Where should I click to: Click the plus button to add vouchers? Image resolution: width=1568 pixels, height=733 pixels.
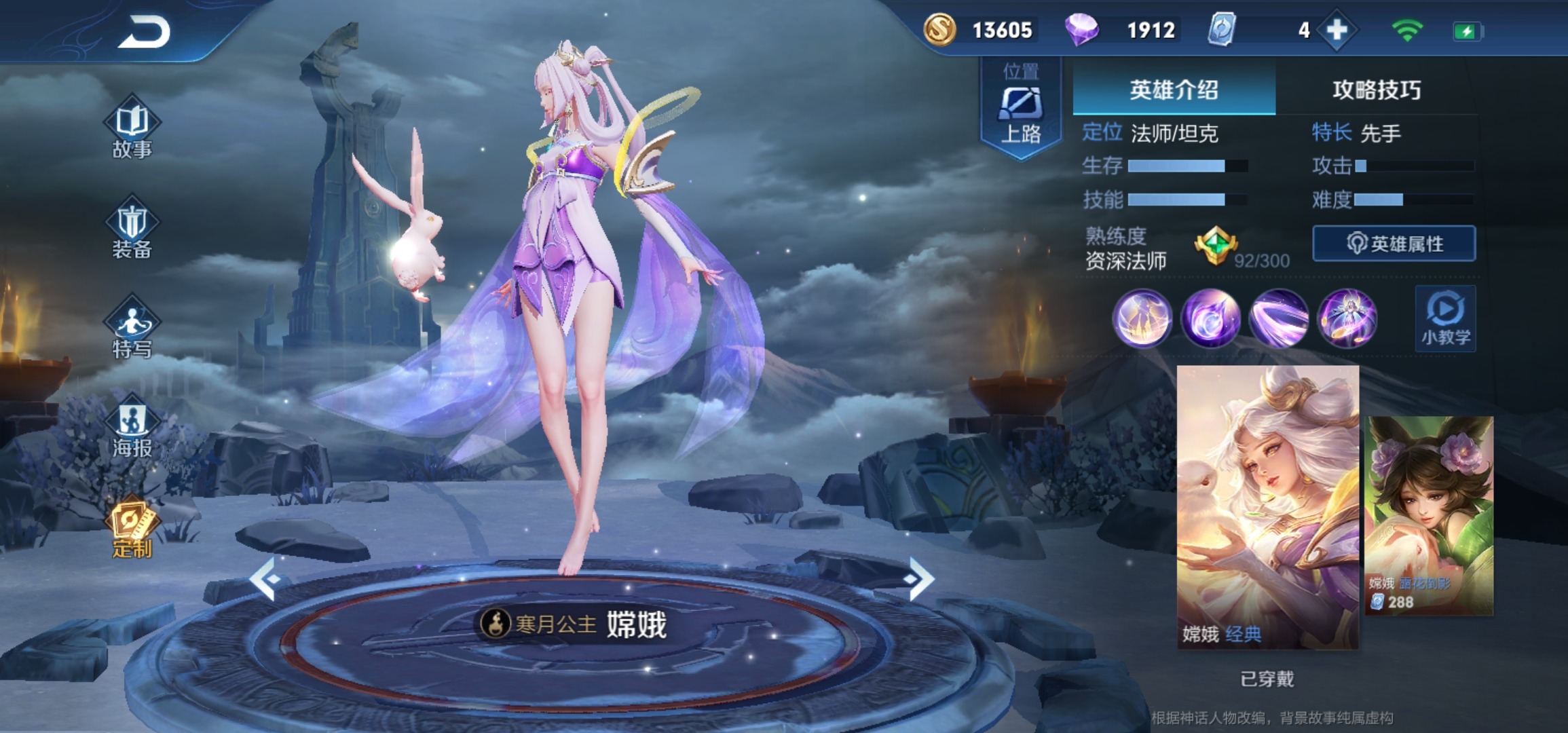[1337, 31]
